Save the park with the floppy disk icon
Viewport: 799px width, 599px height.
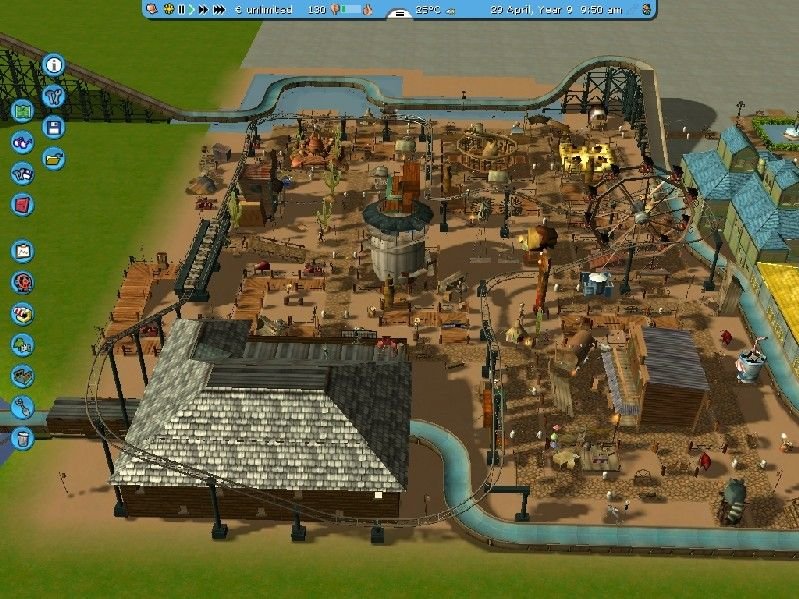tap(54, 127)
